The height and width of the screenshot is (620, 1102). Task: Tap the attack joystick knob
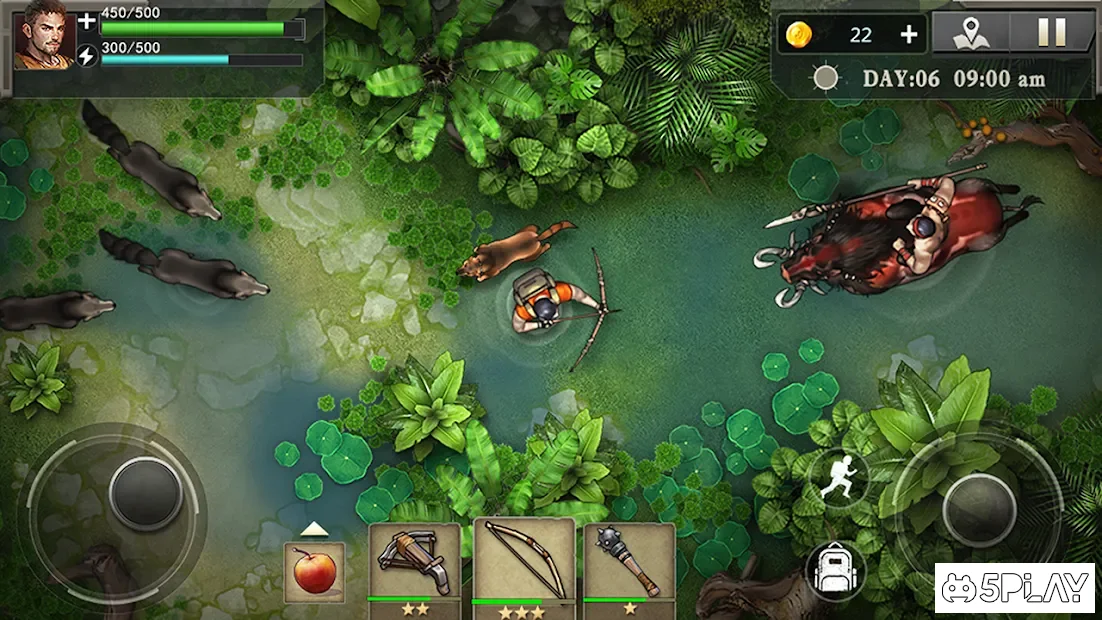point(979,508)
